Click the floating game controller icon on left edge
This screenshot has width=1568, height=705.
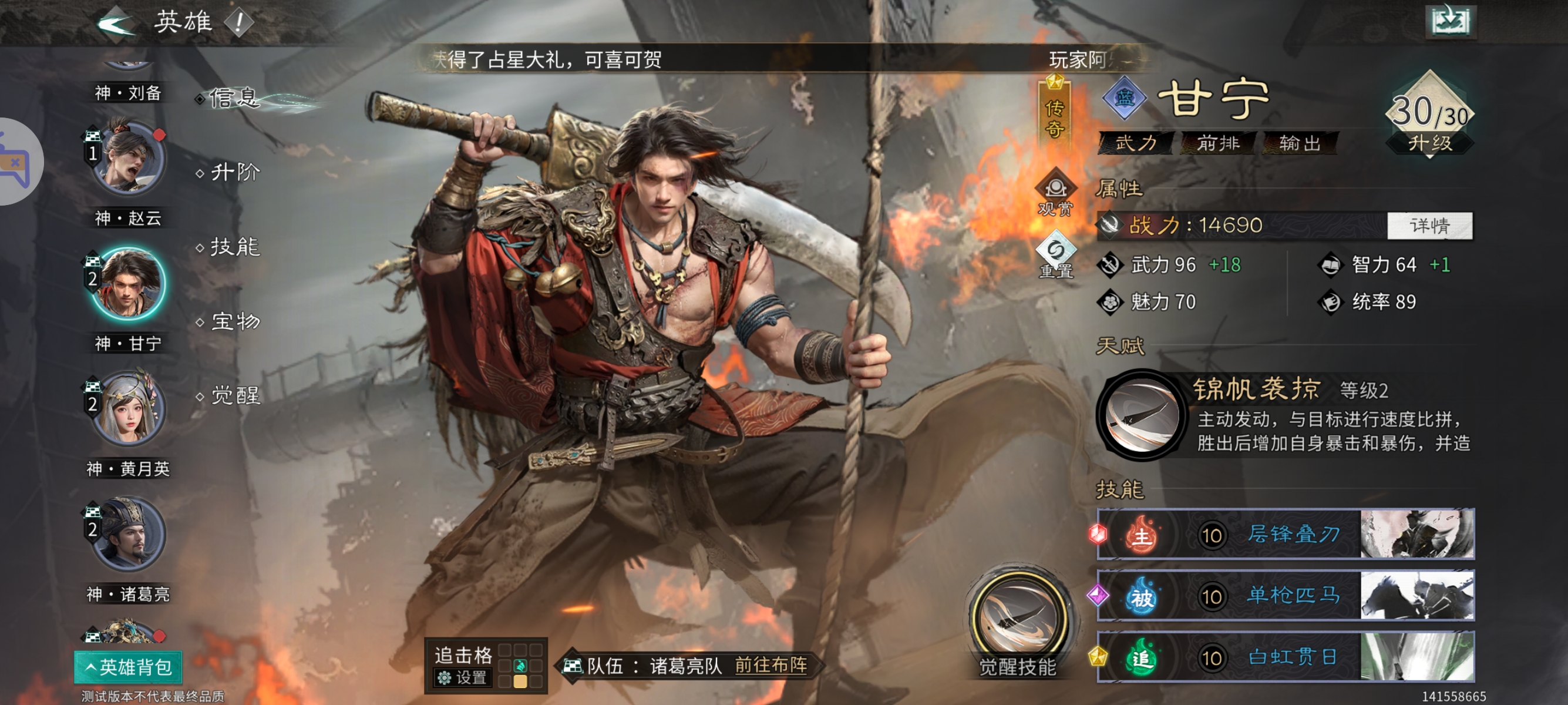[15, 162]
